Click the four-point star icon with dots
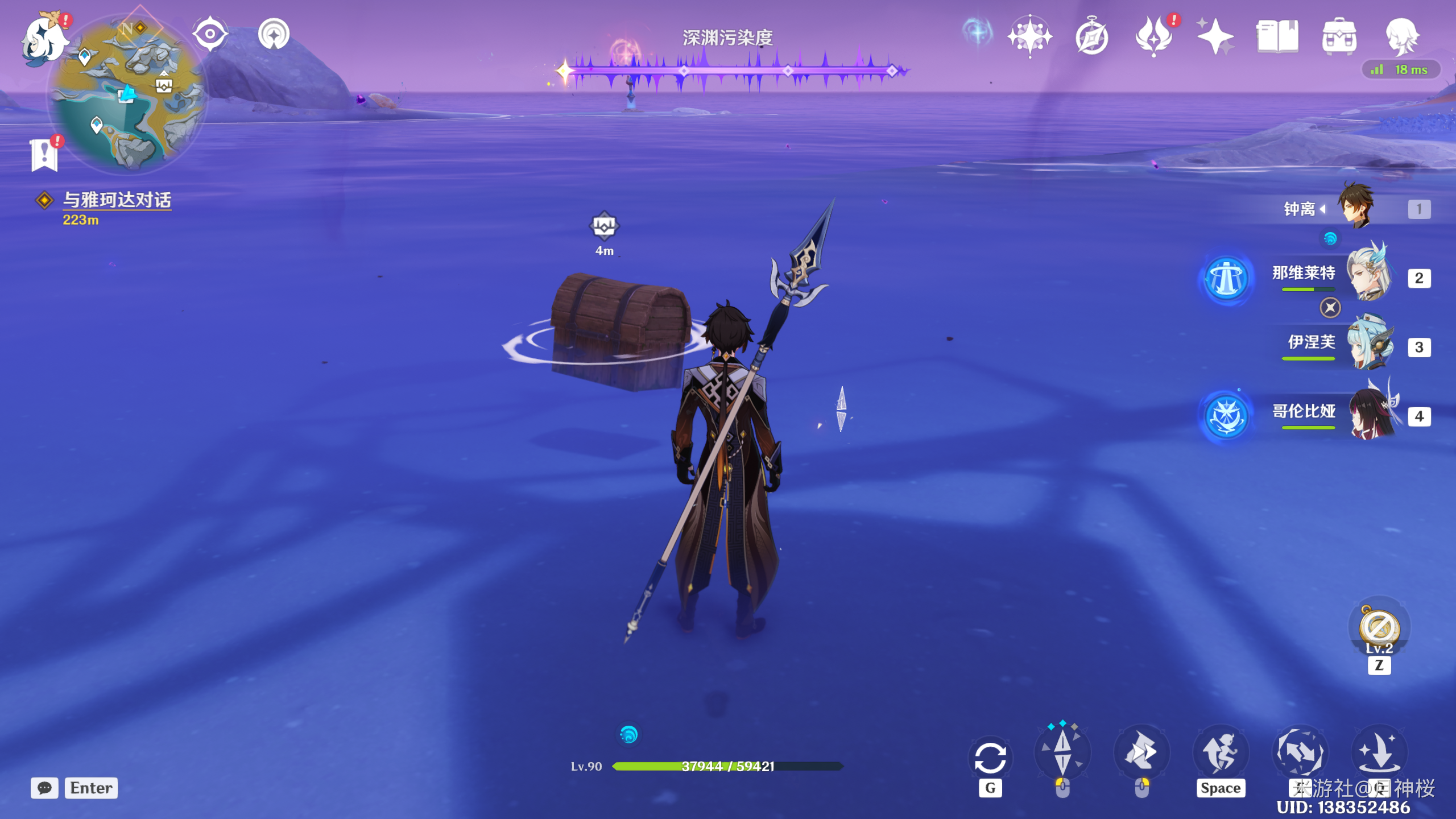The width and height of the screenshot is (1456, 819). (1029, 36)
